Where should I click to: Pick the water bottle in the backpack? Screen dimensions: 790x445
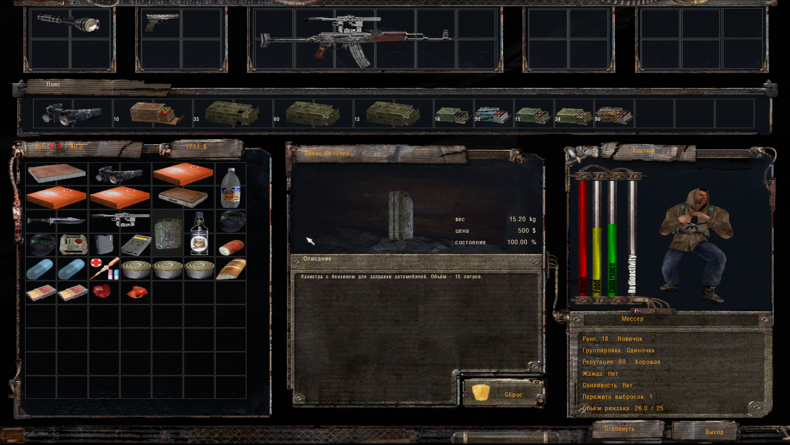click(x=230, y=186)
